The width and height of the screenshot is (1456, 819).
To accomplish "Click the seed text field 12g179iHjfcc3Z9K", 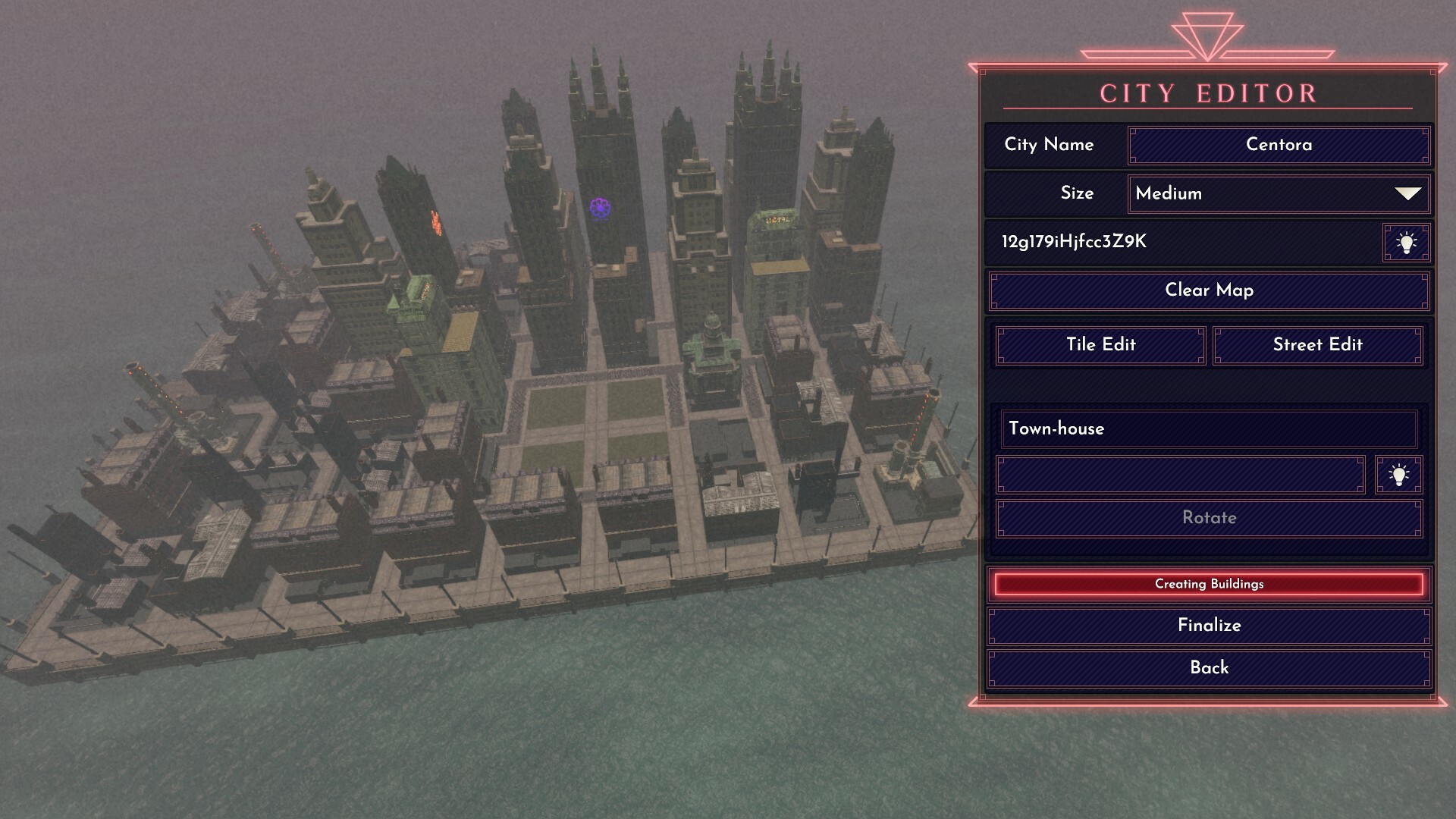I will coord(1183,242).
